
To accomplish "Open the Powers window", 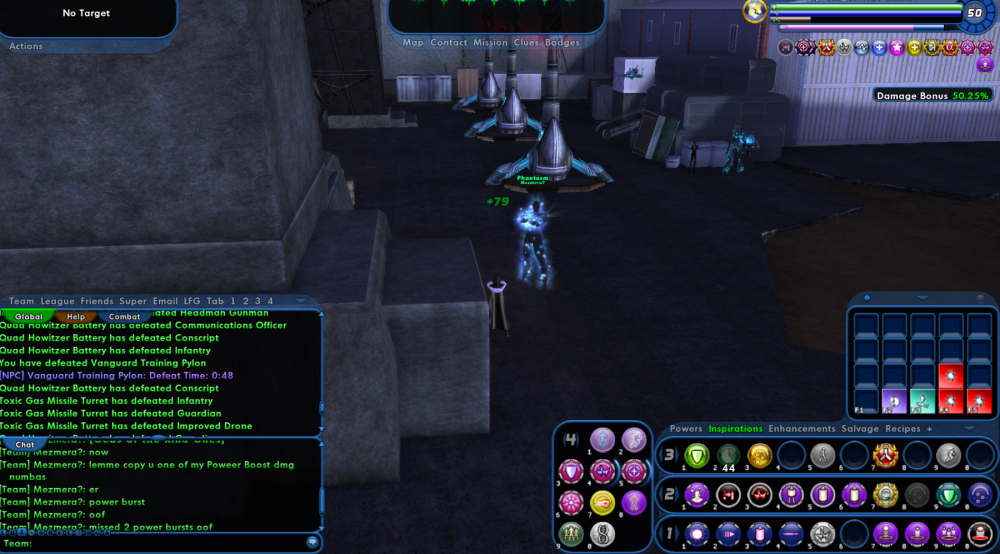I will click(x=686, y=429).
